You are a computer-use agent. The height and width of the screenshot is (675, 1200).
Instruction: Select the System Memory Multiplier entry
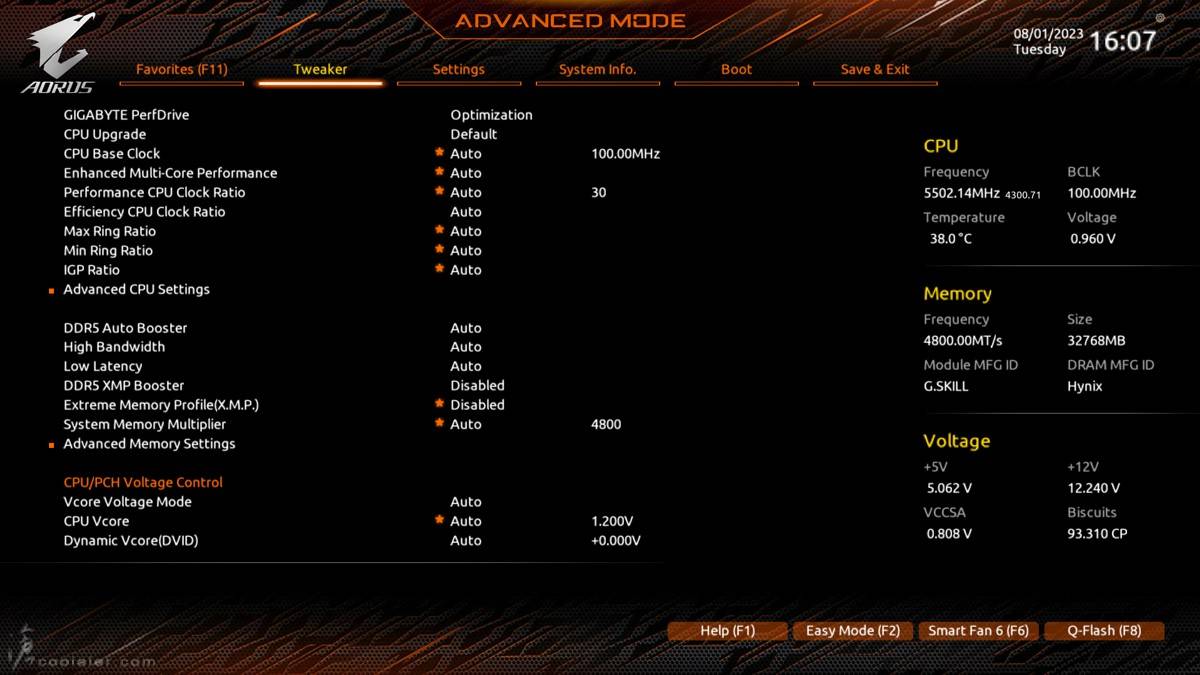pyautogui.click(x=145, y=424)
